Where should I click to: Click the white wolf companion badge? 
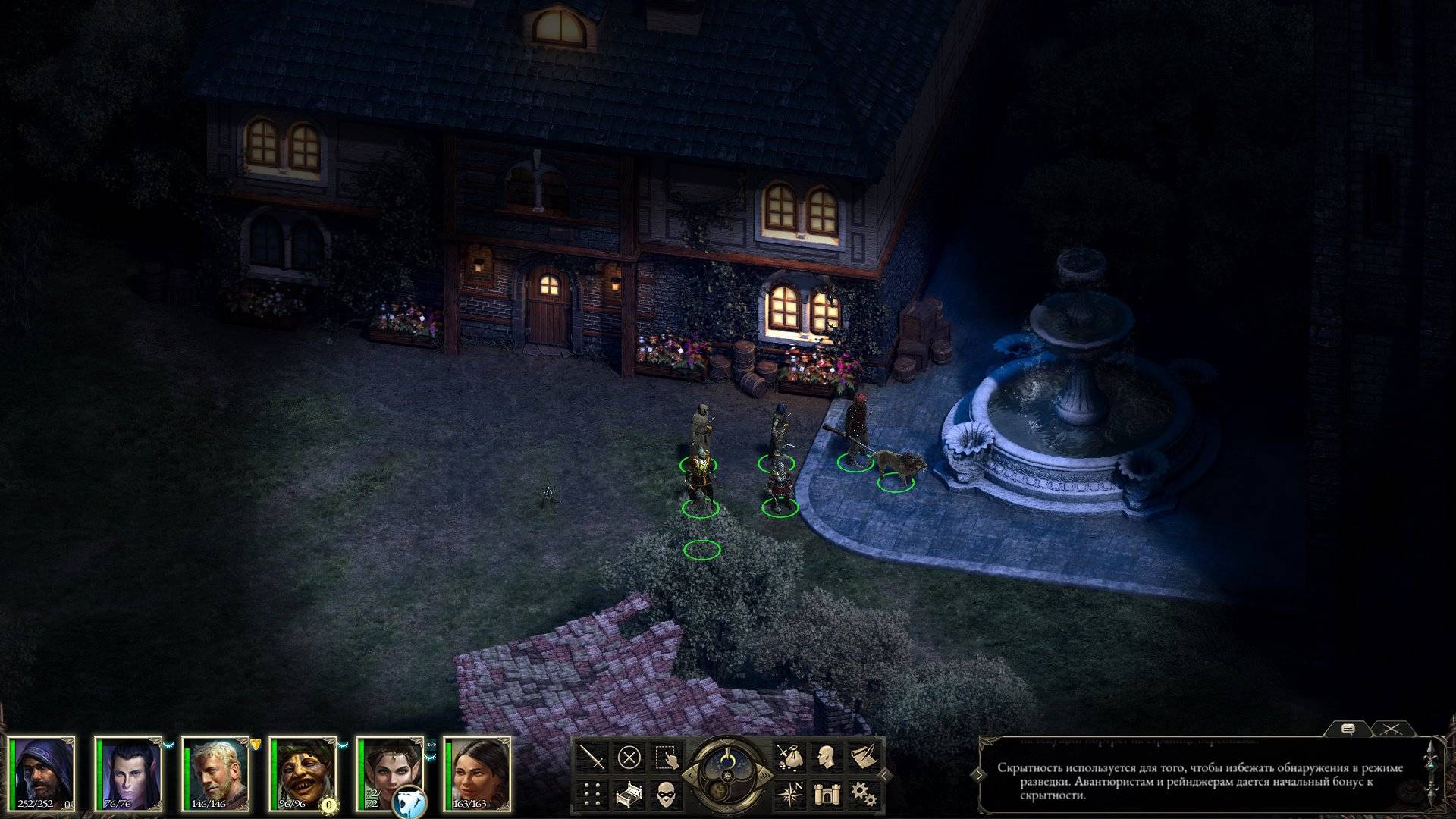point(409,802)
